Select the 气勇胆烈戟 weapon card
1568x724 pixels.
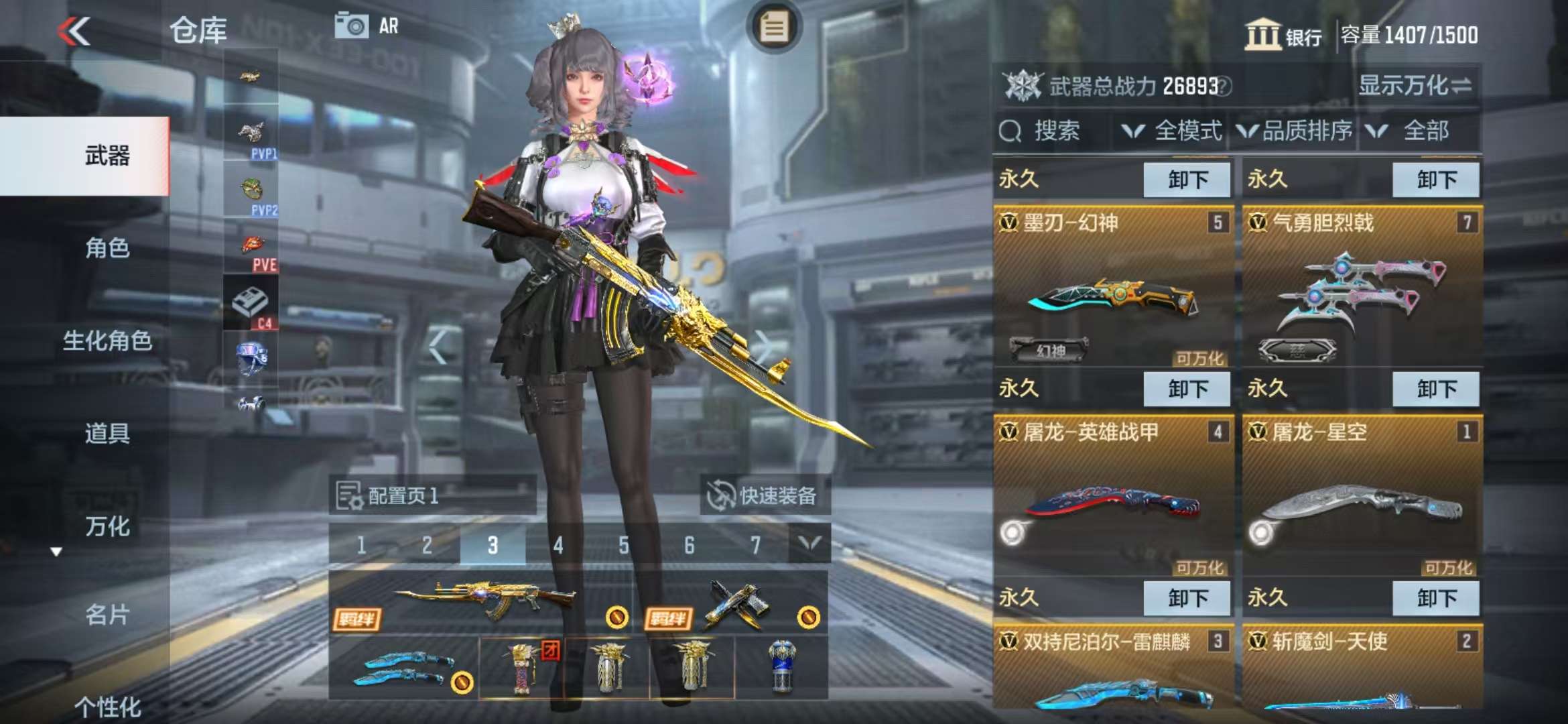point(1362,289)
